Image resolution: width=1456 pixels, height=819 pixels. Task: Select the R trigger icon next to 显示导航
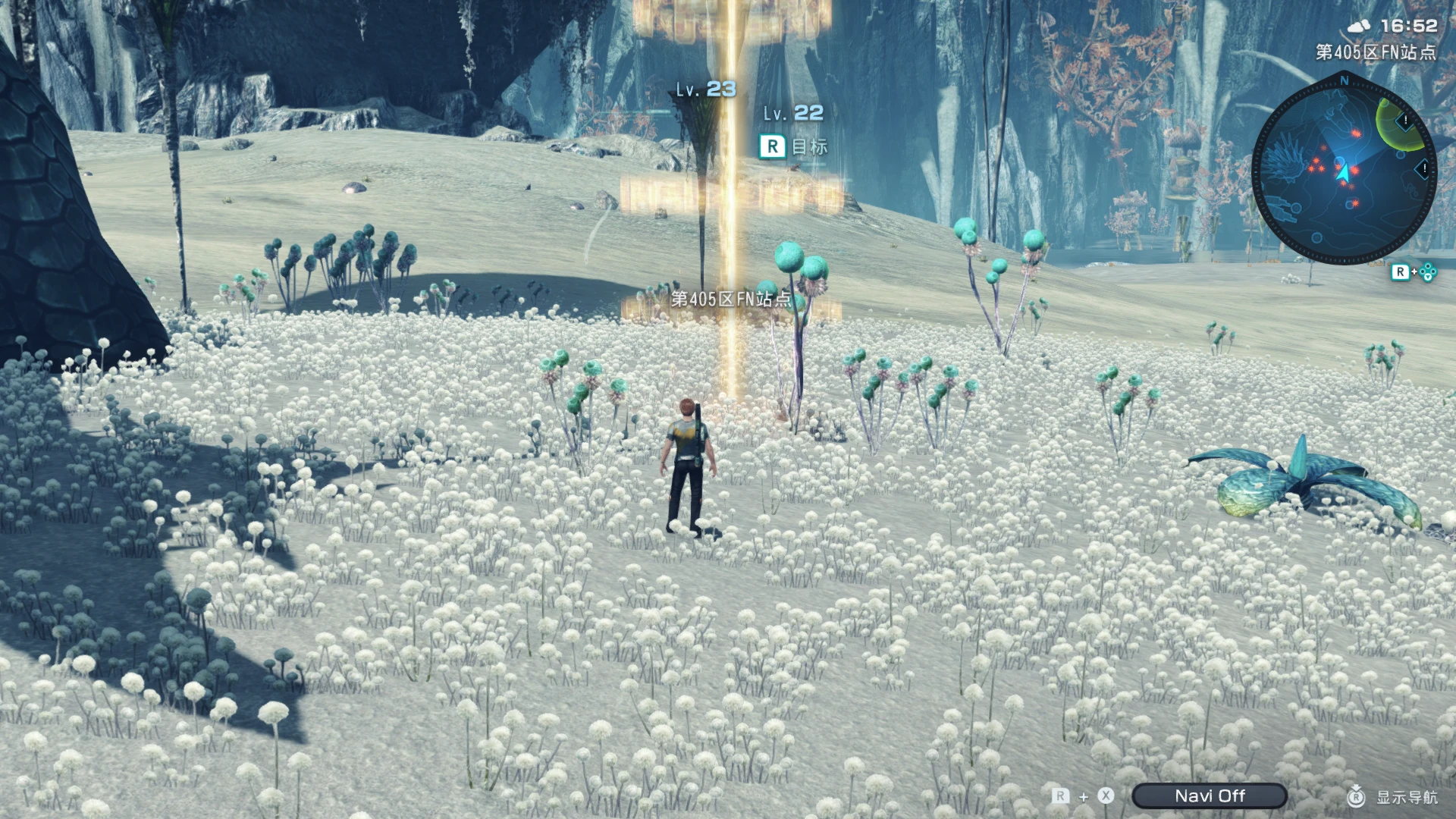pyautogui.click(x=1356, y=796)
